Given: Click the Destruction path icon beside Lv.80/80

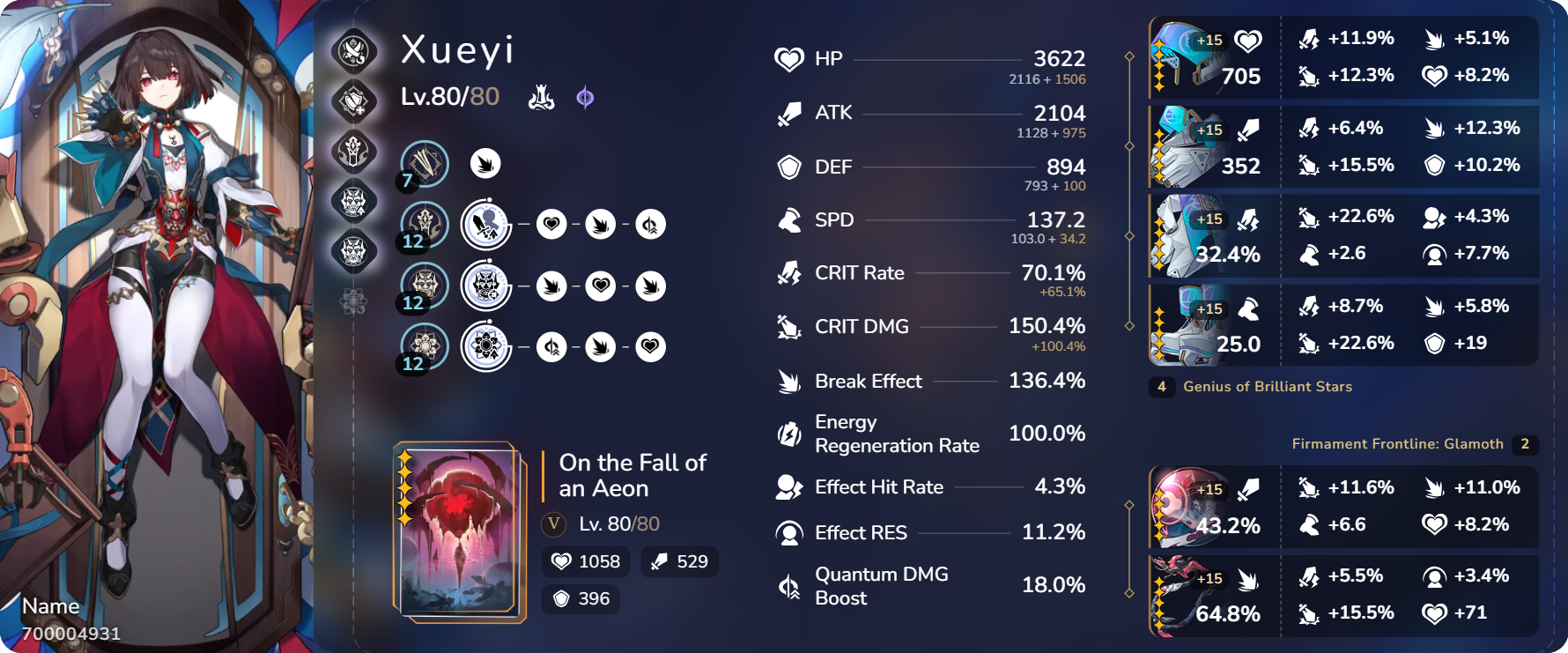Looking at the screenshot, I should pos(544,97).
